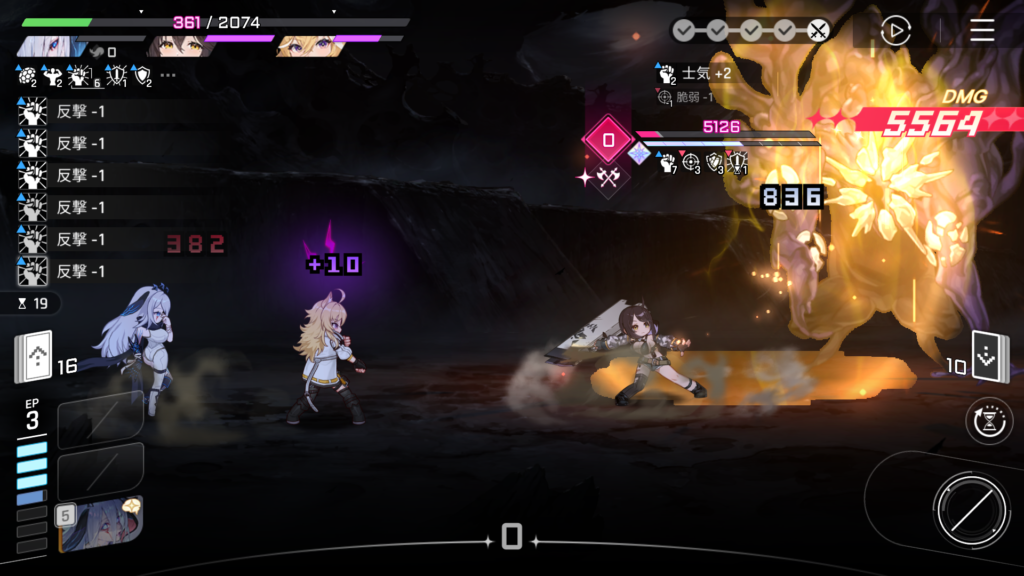The width and height of the screenshot is (1024, 576).
Task: Open the draw pile with 16 cards
Action: pyautogui.click(x=32, y=357)
